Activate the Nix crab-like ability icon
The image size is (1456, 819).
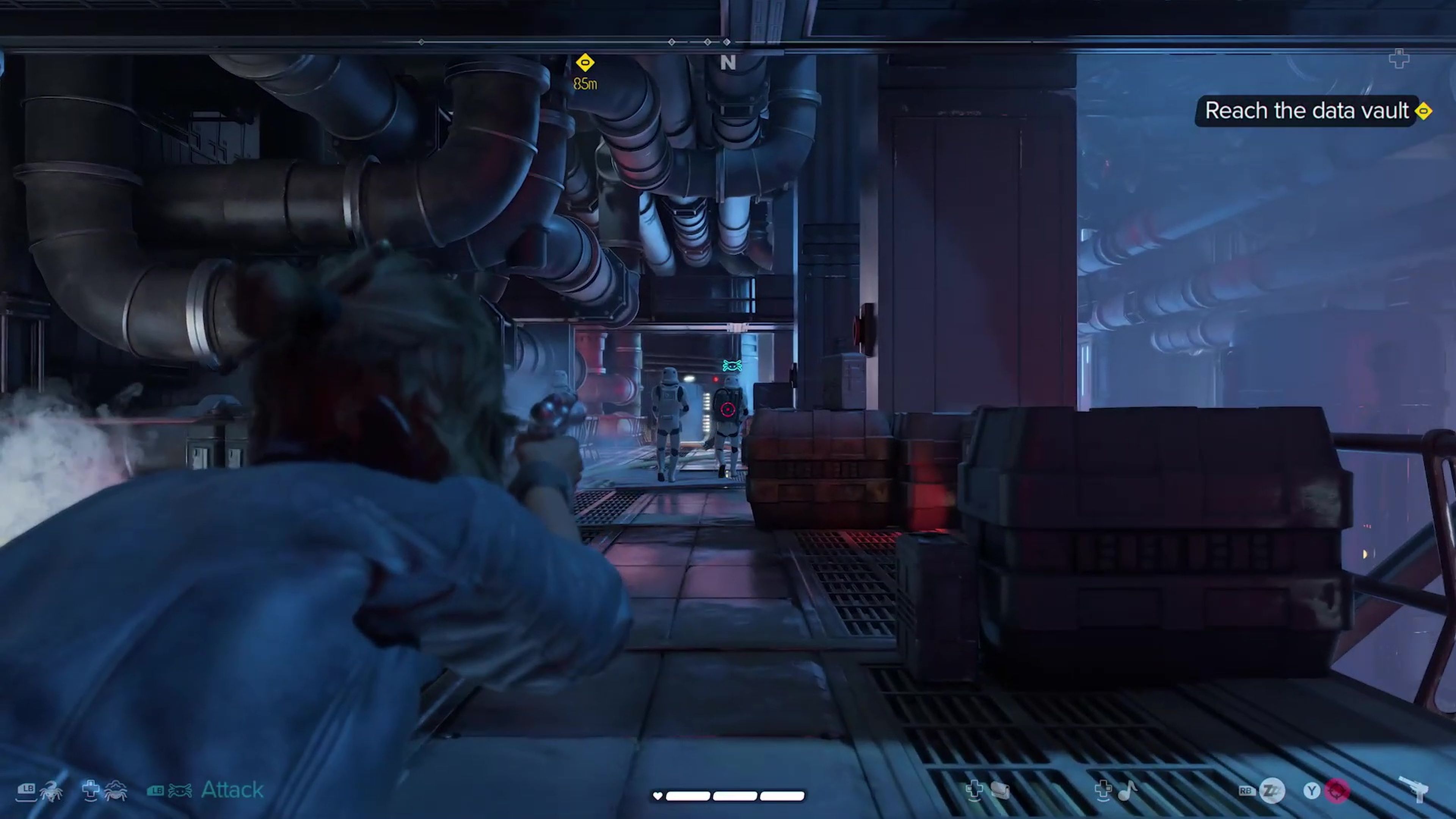point(115,791)
